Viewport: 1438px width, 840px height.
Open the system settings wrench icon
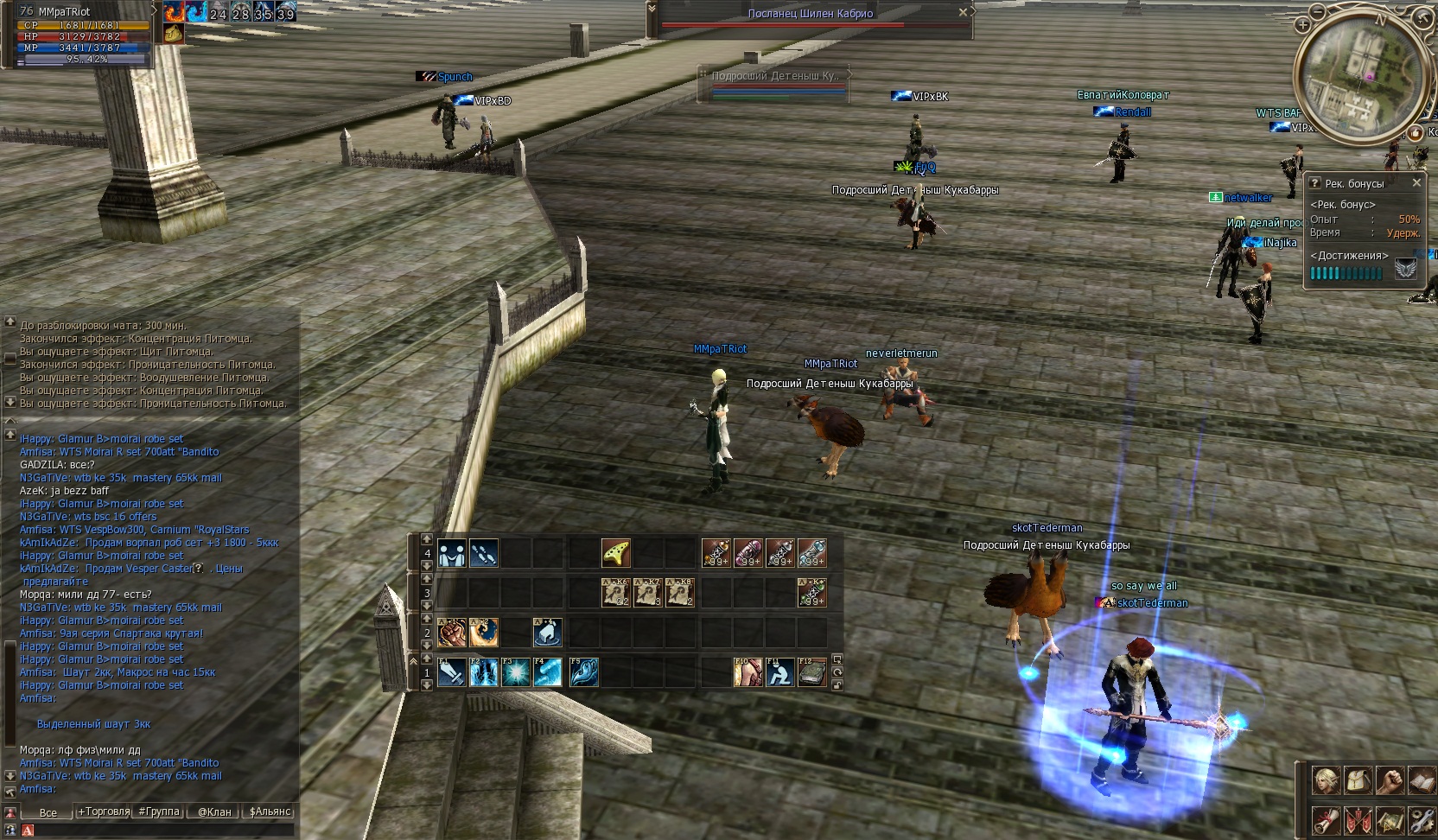1422,819
